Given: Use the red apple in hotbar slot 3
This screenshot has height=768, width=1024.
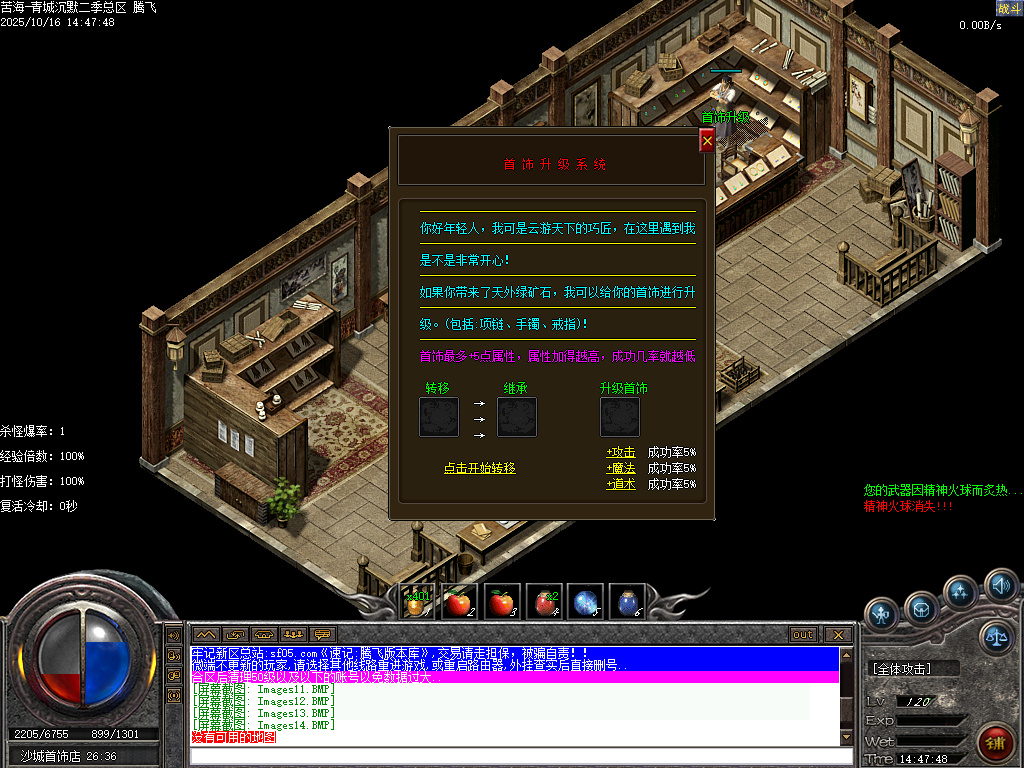Looking at the screenshot, I should pyautogui.click(x=500, y=602).
